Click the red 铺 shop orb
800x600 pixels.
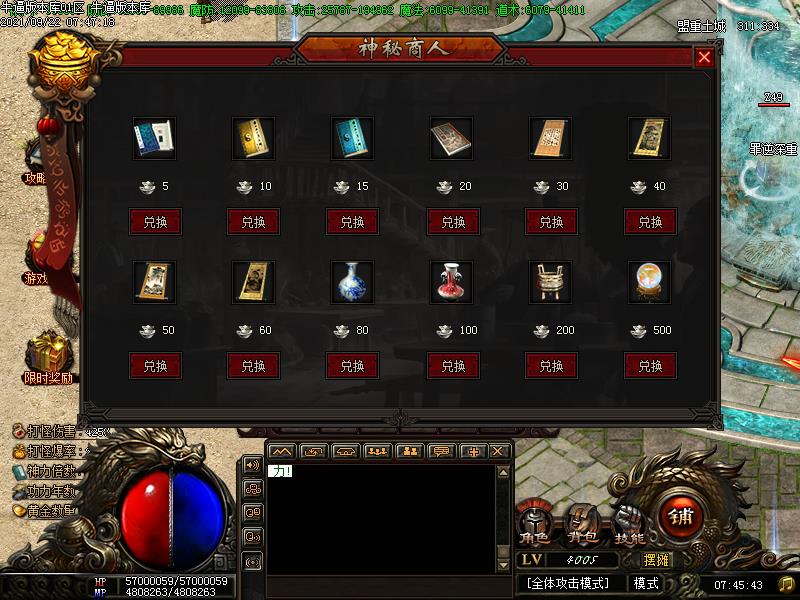tap(681, 516)
